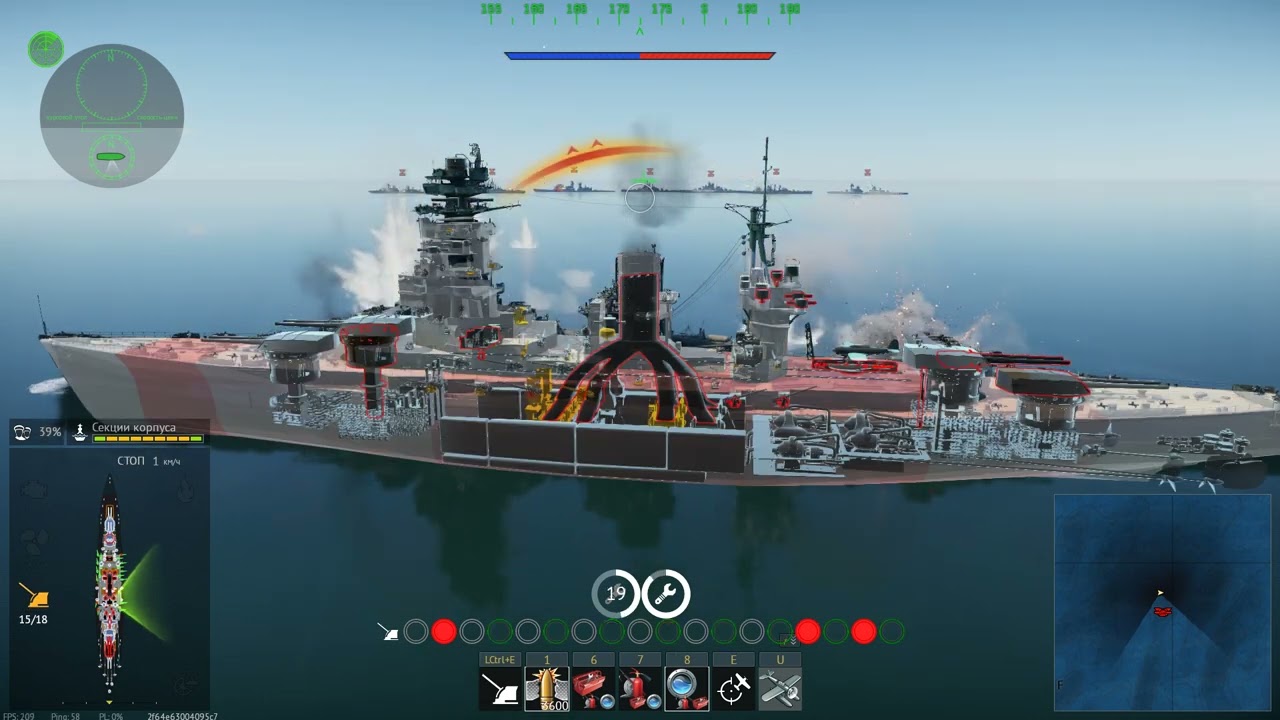Click the yellow turret 15/18 status icon
This screenshot has height=720, width=1280.
[34, 598]
